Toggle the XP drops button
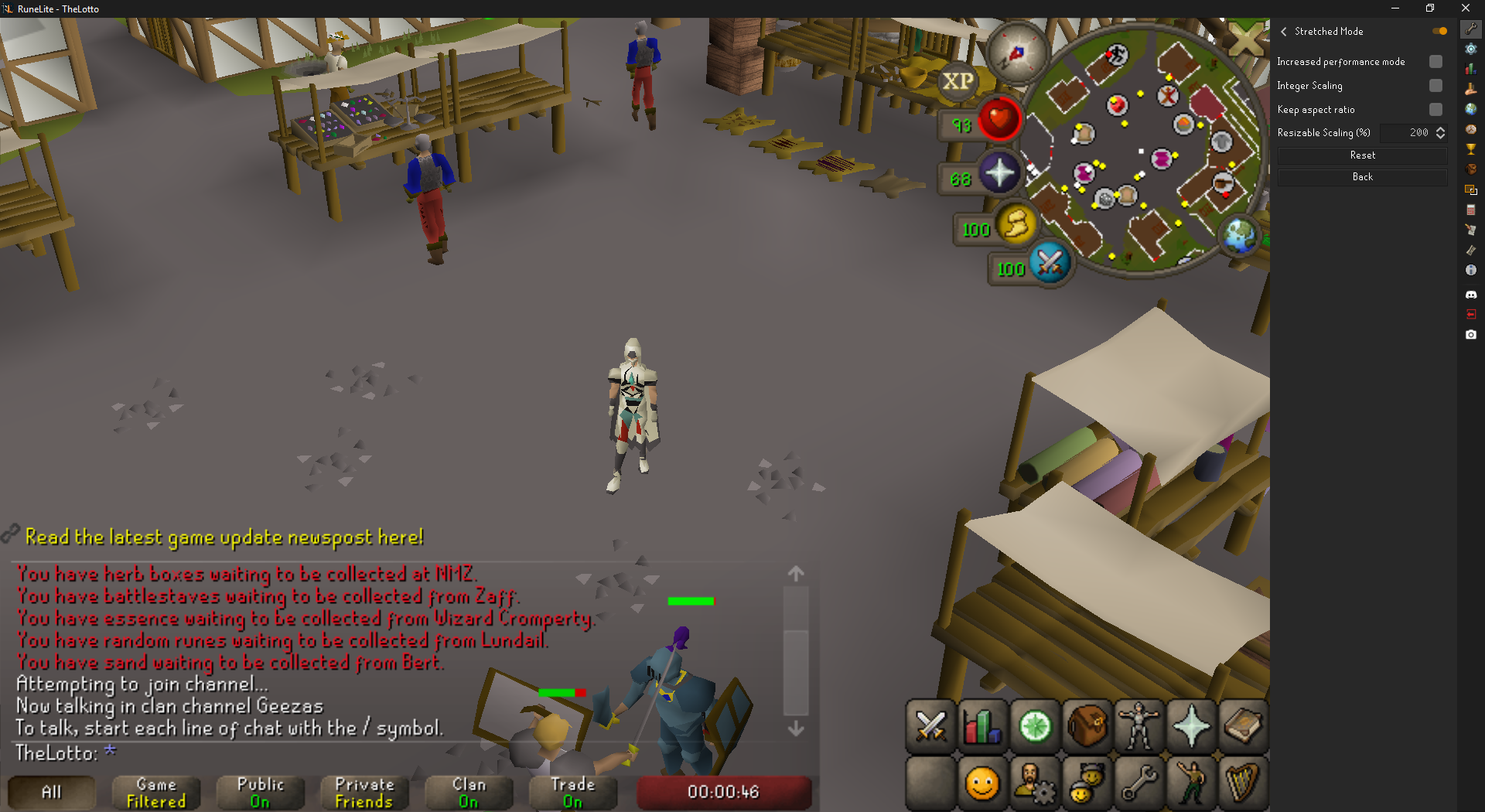The height and width of the screenshot is (812, 1485). click(x=958, y=81)
